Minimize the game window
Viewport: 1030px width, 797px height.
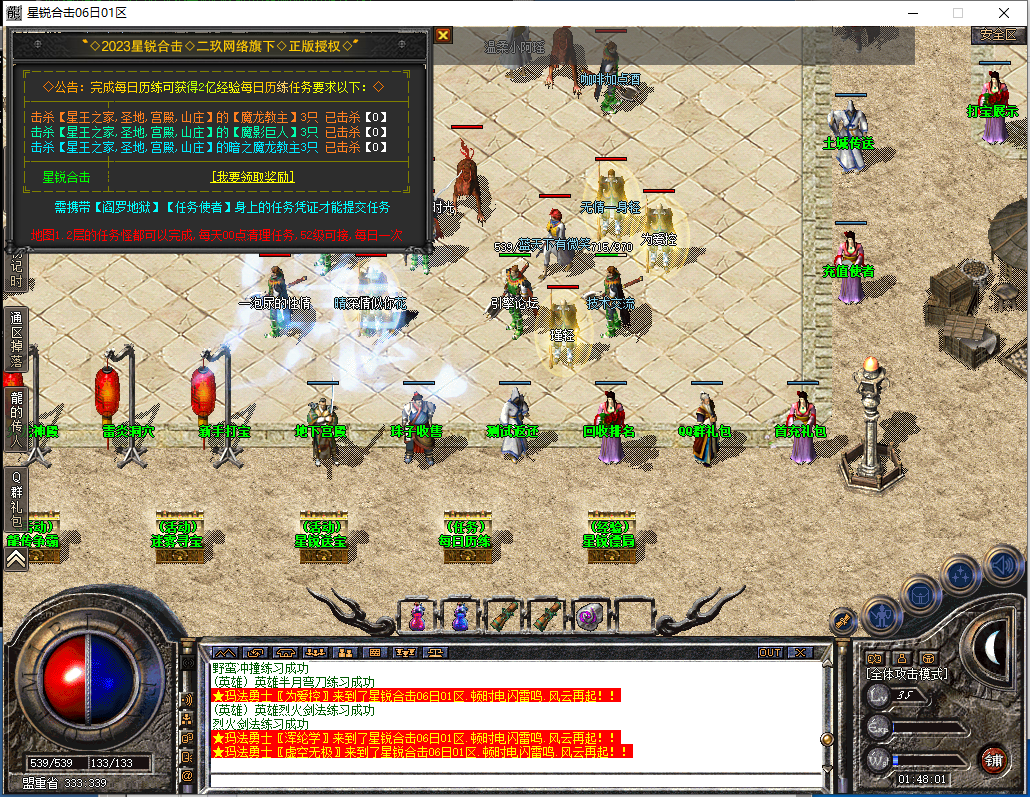pyautogui.click(x=911, y=13)
